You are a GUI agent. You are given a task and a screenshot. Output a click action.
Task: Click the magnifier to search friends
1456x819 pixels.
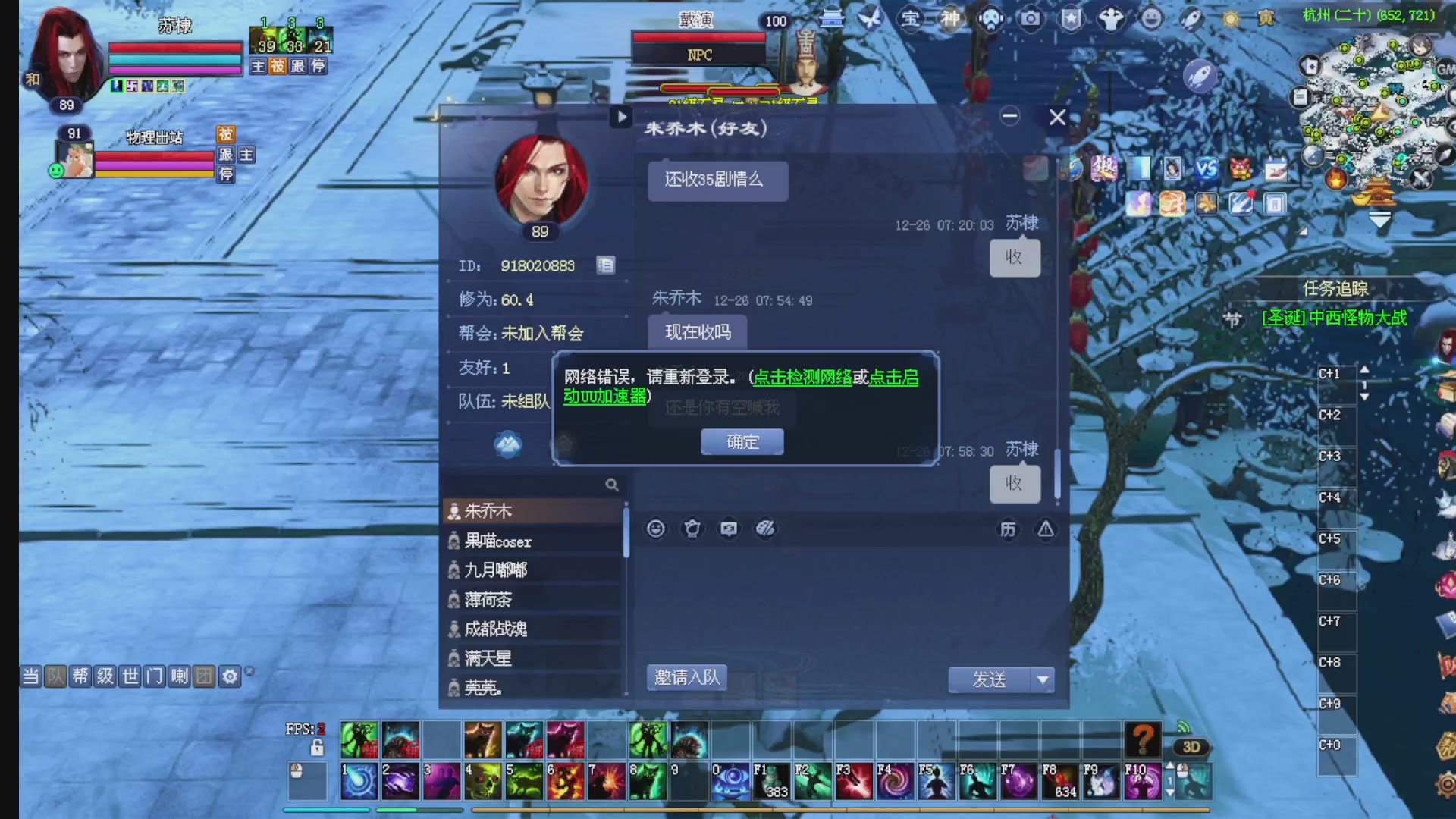612,485
